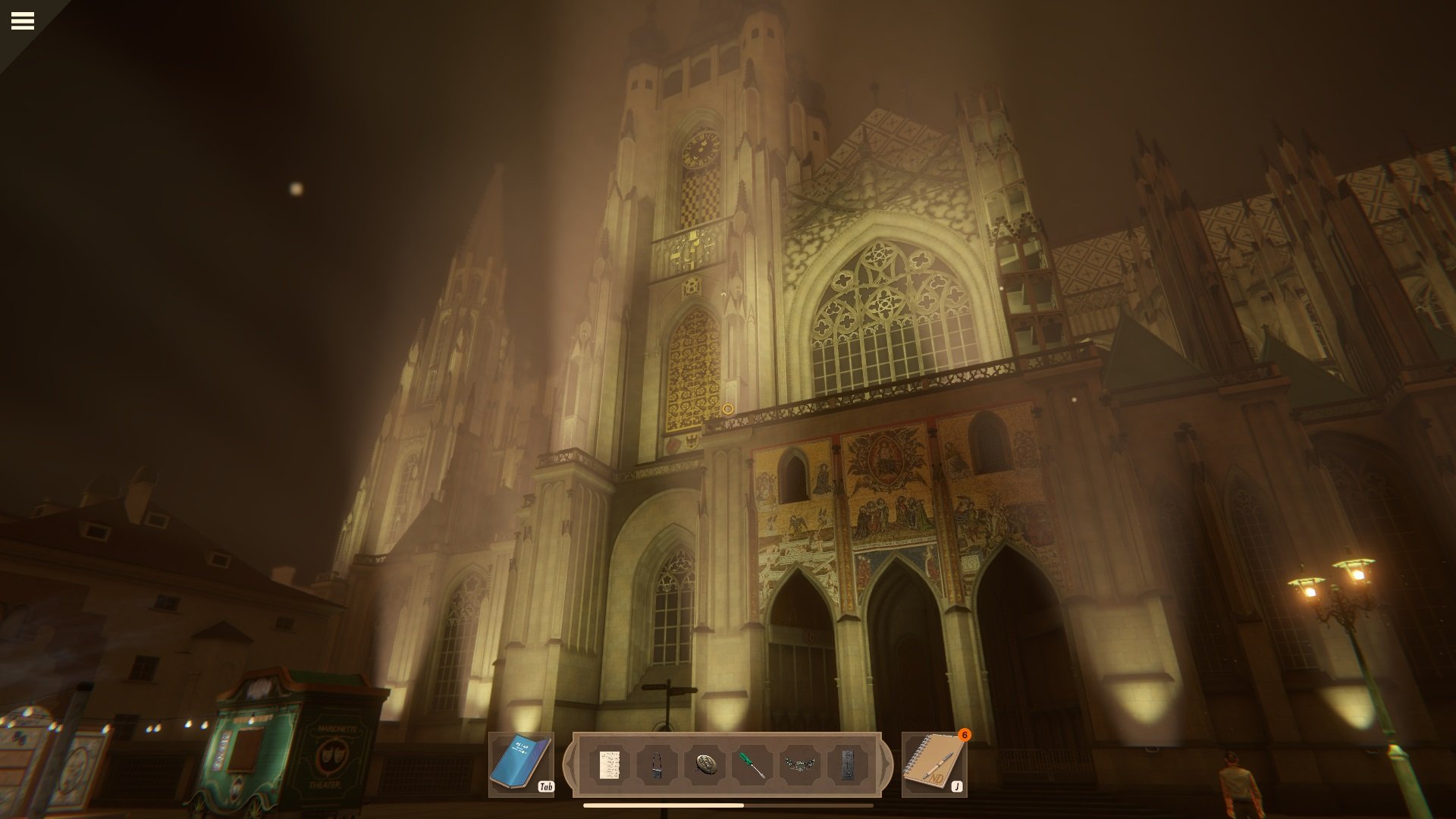Screen dimensions: 1456x819
Task: Click the glowing hotspot near the golden window
Action: point(730,407)
